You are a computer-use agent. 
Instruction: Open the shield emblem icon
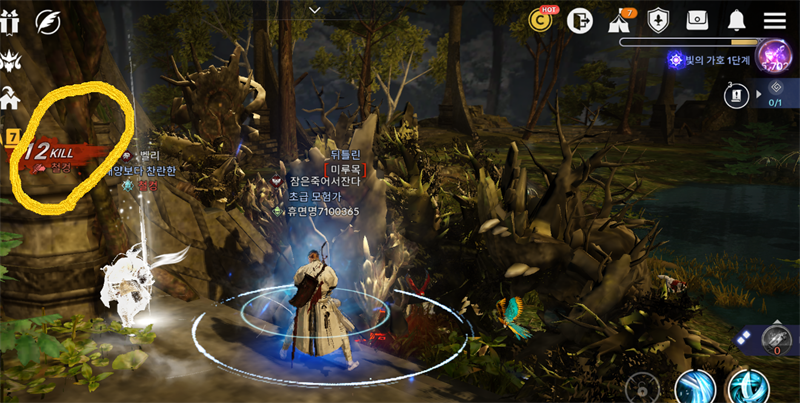click(658, 20)
